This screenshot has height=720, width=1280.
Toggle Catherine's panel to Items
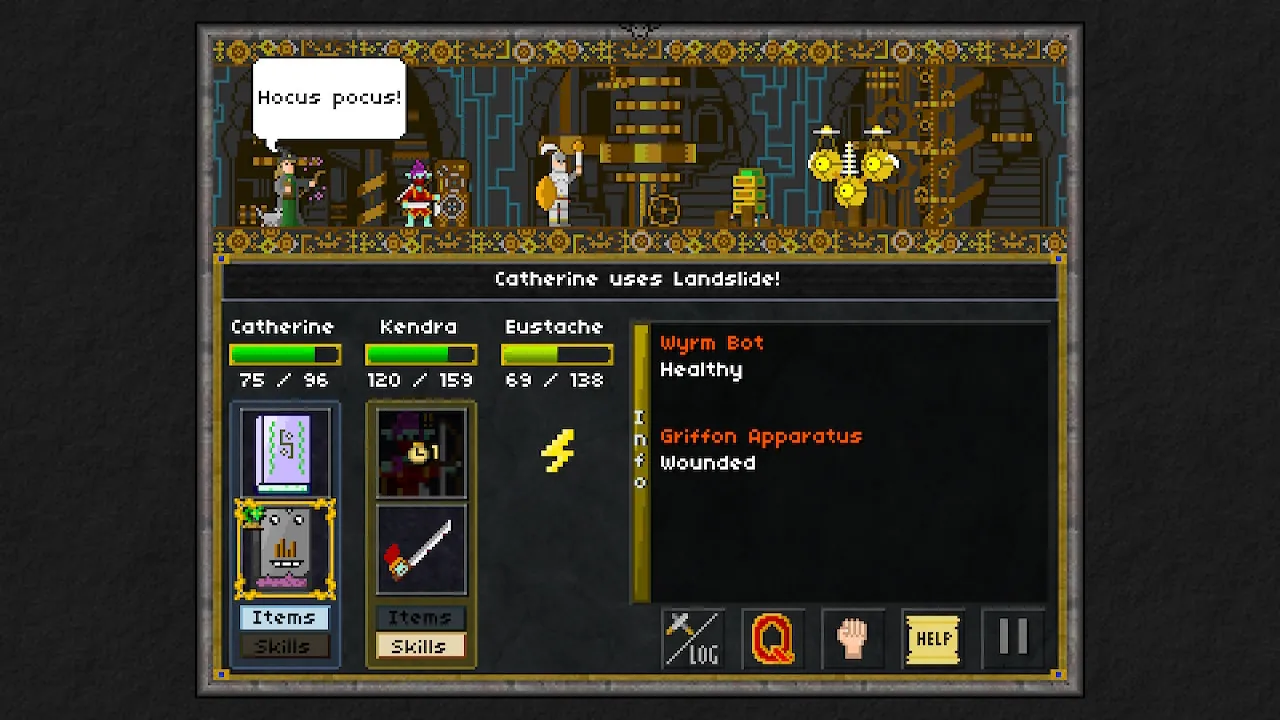click(284, 617)
